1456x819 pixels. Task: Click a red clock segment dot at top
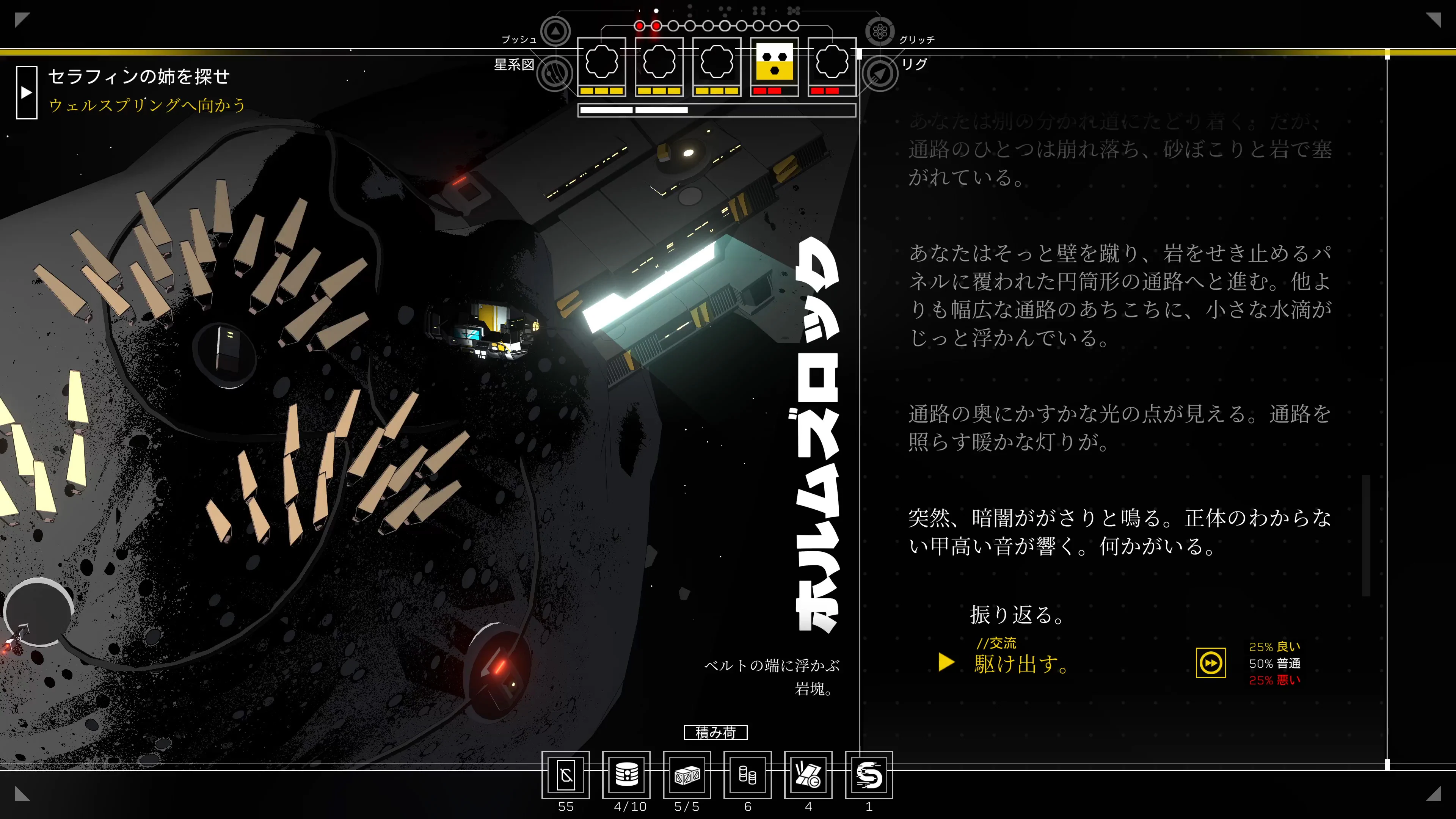(x=639, y=25)
